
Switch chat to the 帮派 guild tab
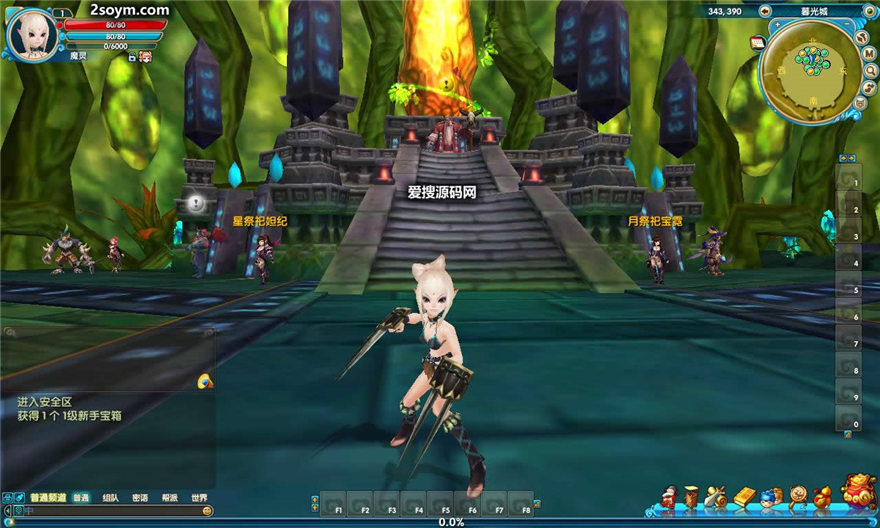point(170,497)
